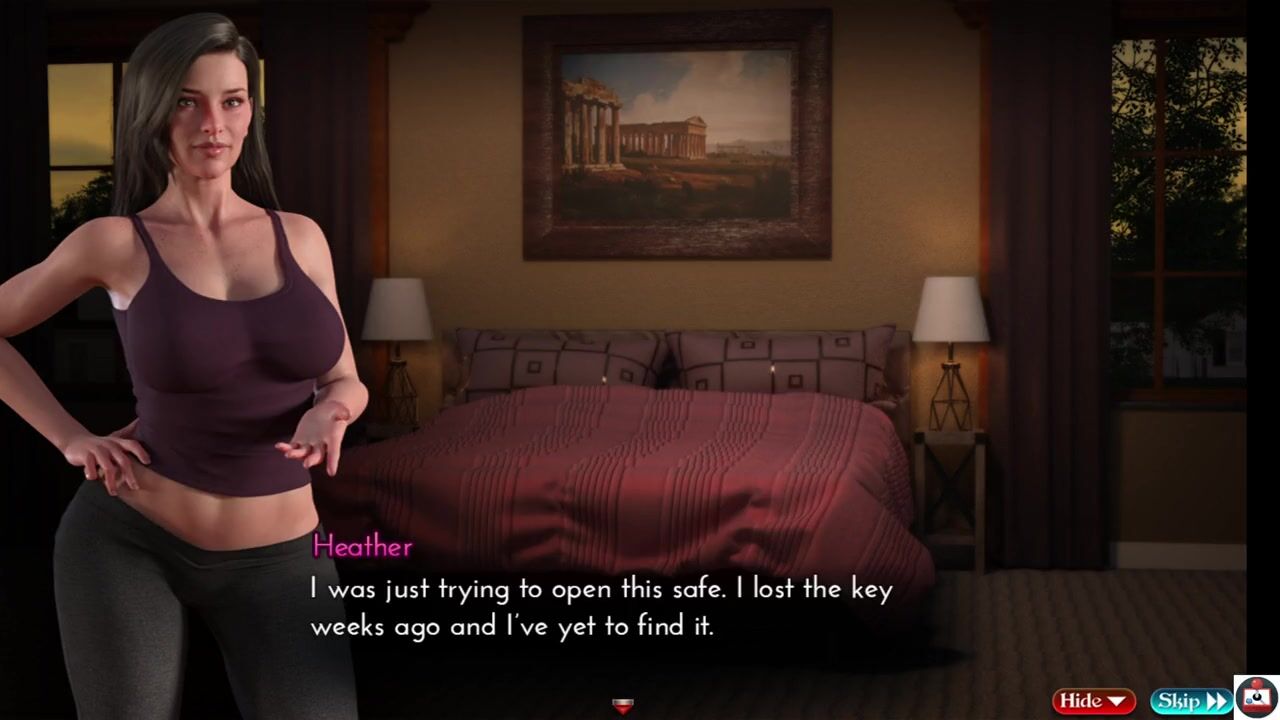
Task: Skip ahead through the dialogue
Action: coord(1190,701)
